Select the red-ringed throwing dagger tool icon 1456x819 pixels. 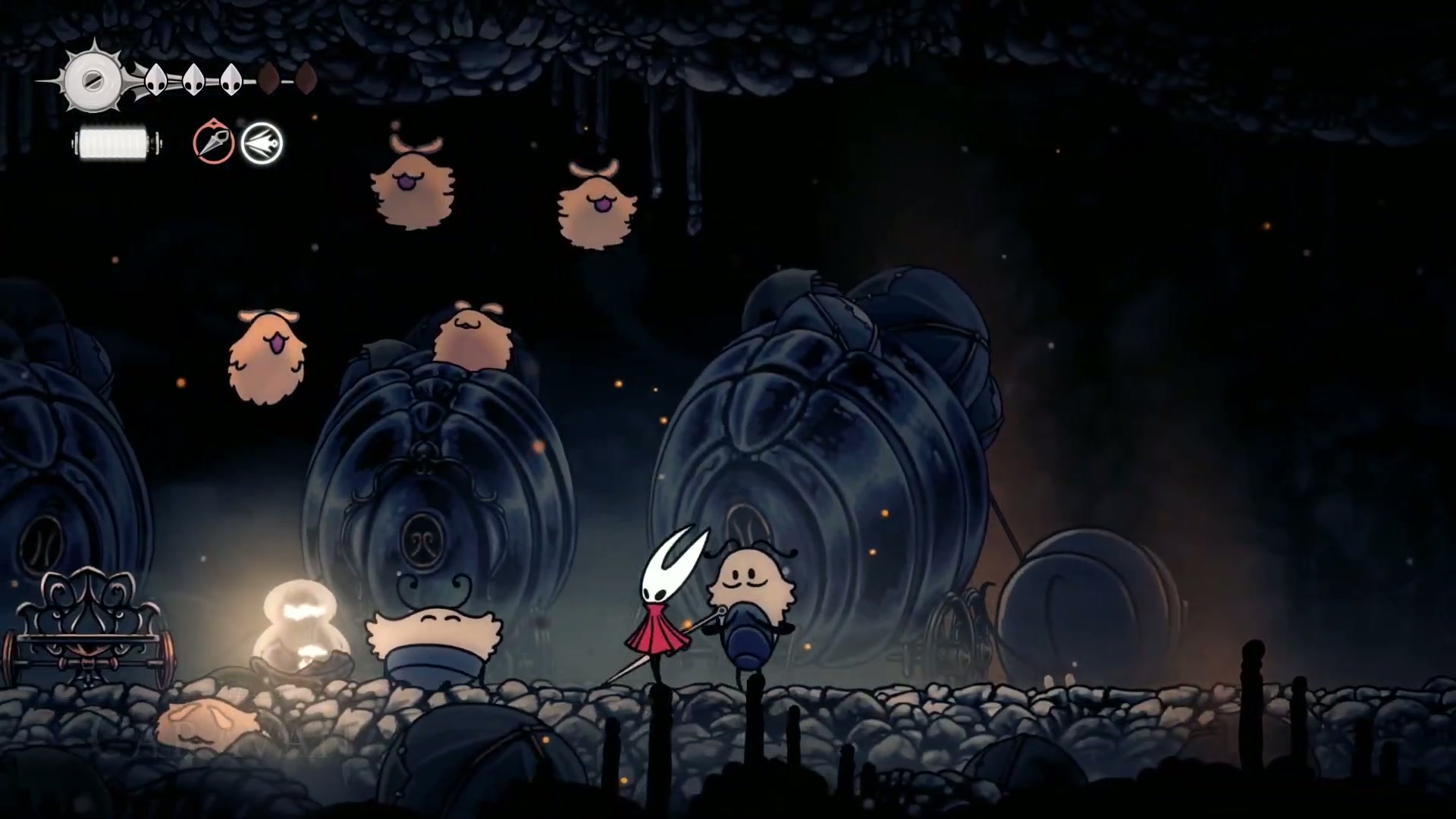coord(213,143)
